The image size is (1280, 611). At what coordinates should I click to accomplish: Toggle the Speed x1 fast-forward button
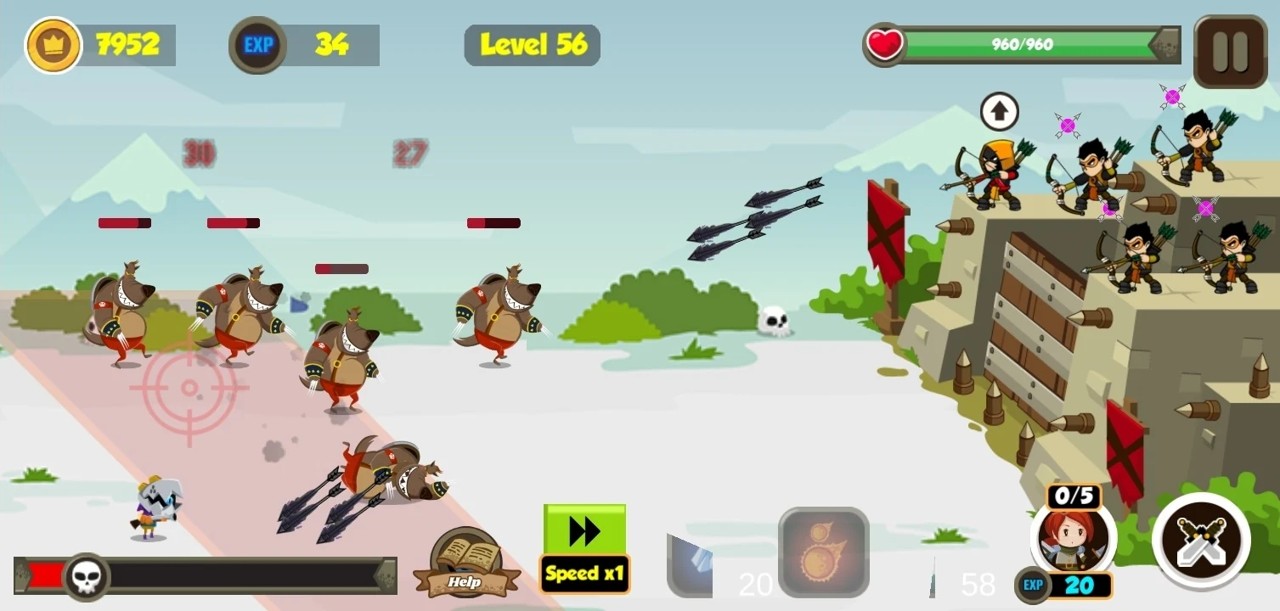[x=585, y=546]
